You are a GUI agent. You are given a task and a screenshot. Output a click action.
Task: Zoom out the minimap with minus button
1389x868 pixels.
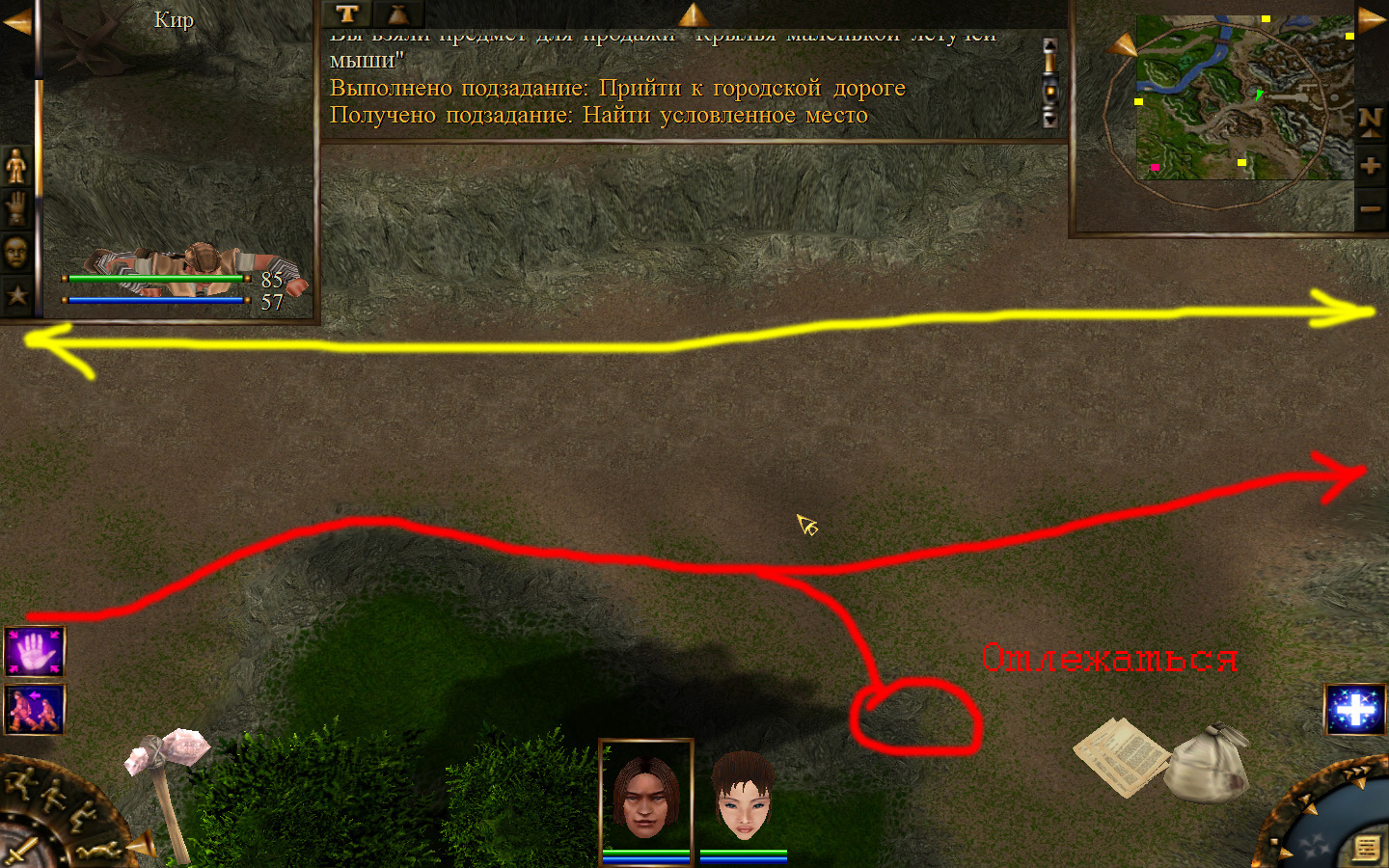click(x=1370, y=208)
